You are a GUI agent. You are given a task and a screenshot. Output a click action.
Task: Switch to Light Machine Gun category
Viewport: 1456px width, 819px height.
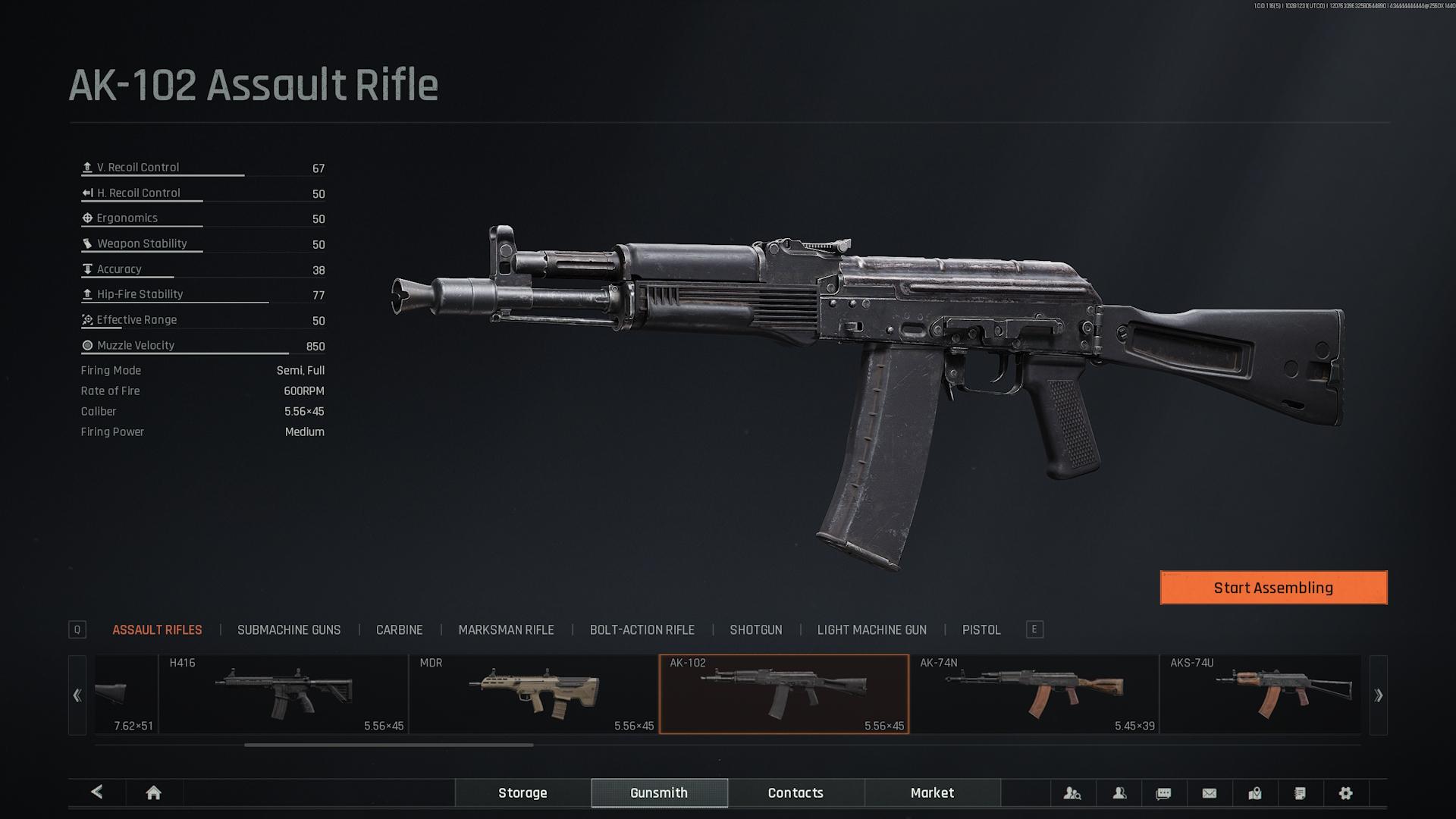(x=871, y=630)
